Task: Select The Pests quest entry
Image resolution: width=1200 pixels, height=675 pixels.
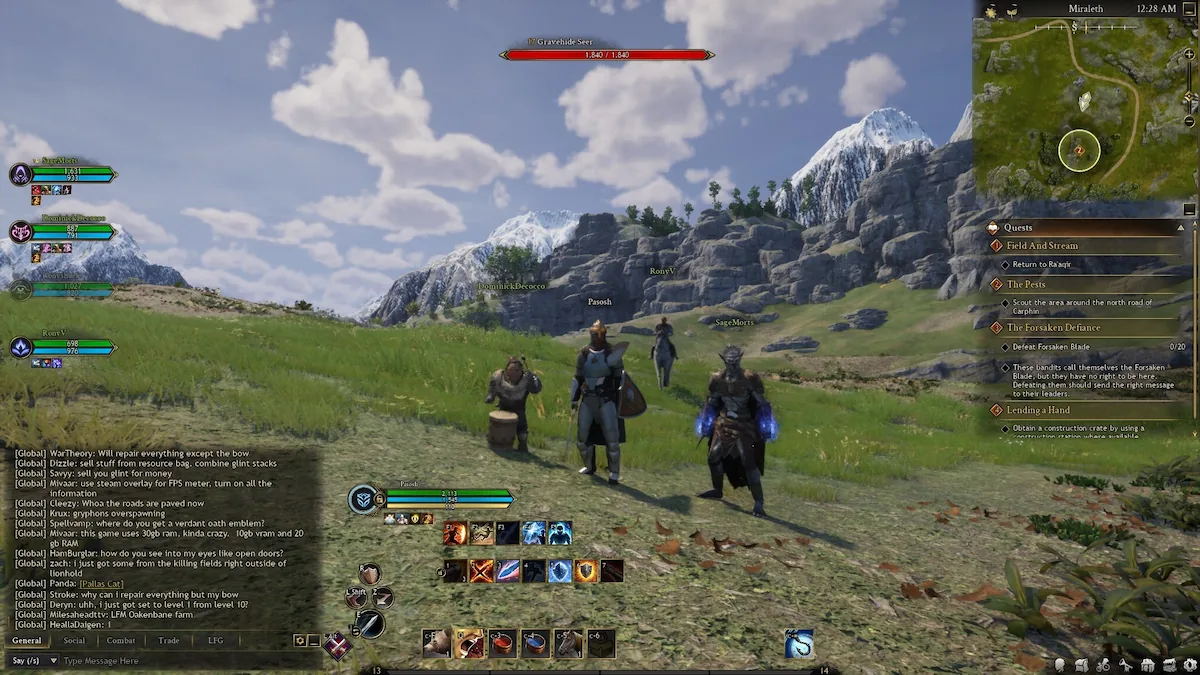Action: (x=1026, y=285)
